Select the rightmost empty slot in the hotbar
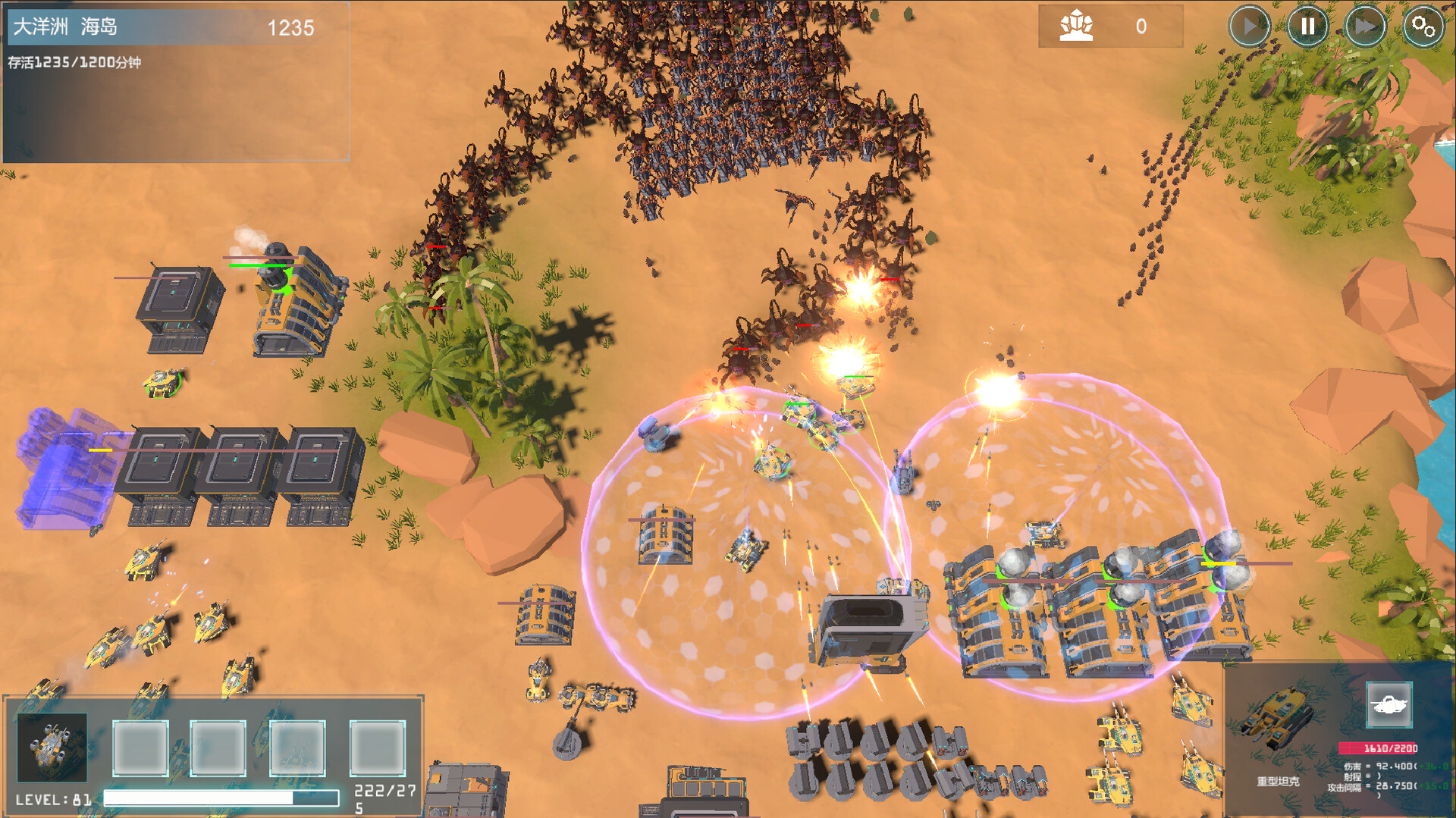This screenshot has height=818, width=1456. tap(378, 747)
